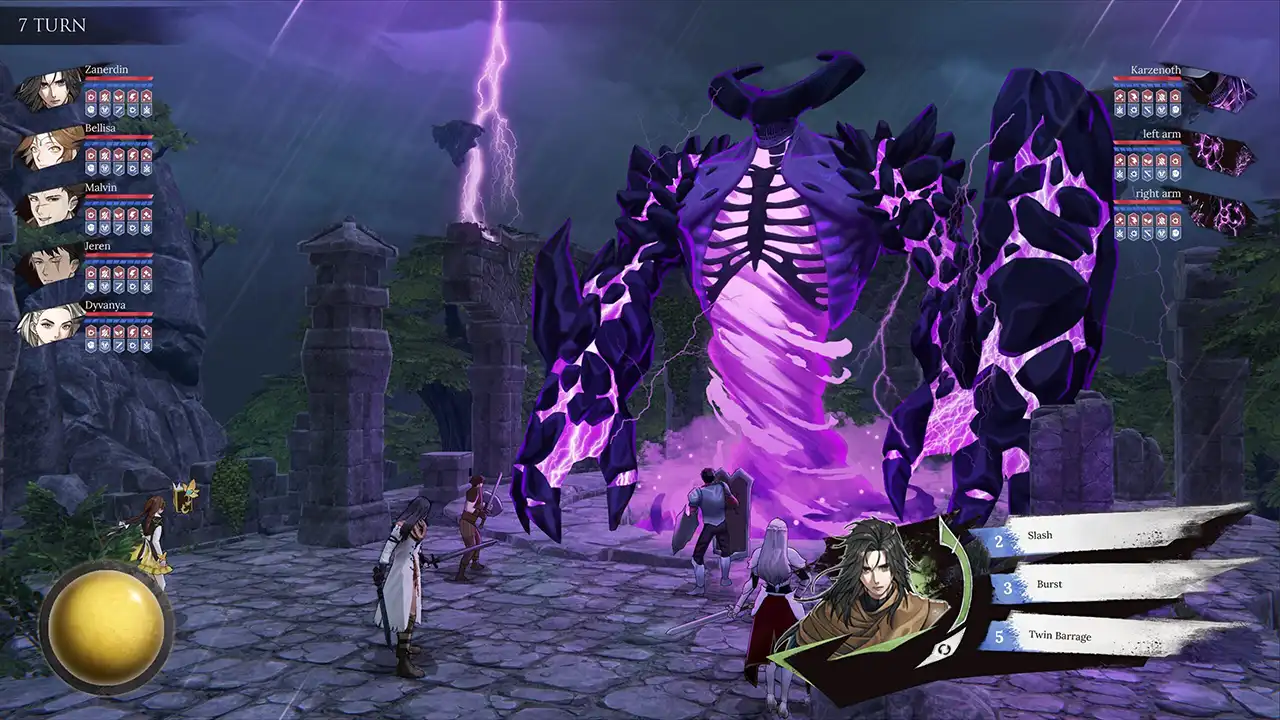Choose Jeren's party portrait

click(x=48, y=265)
